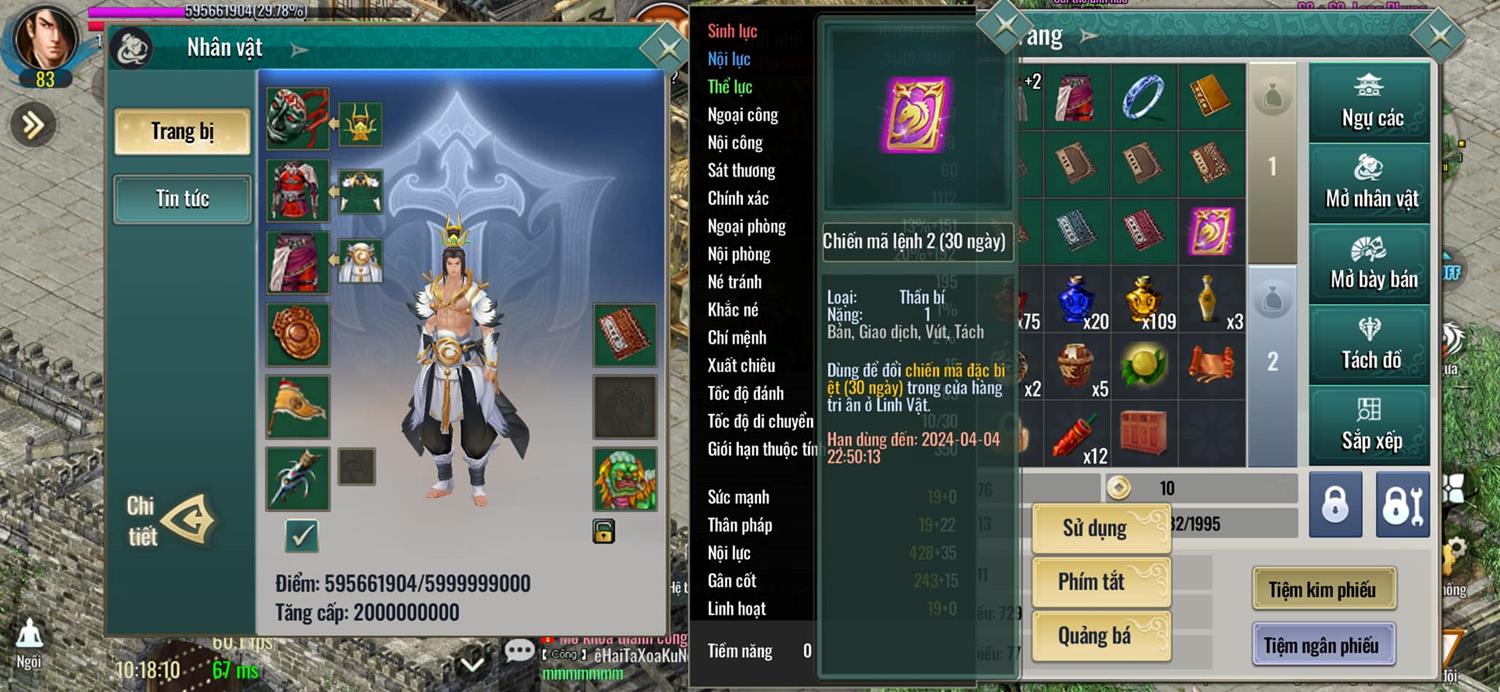Open Mở nhân vật panel
Viewport: 1500px width, 692px height.
[x=1371, y=183]
